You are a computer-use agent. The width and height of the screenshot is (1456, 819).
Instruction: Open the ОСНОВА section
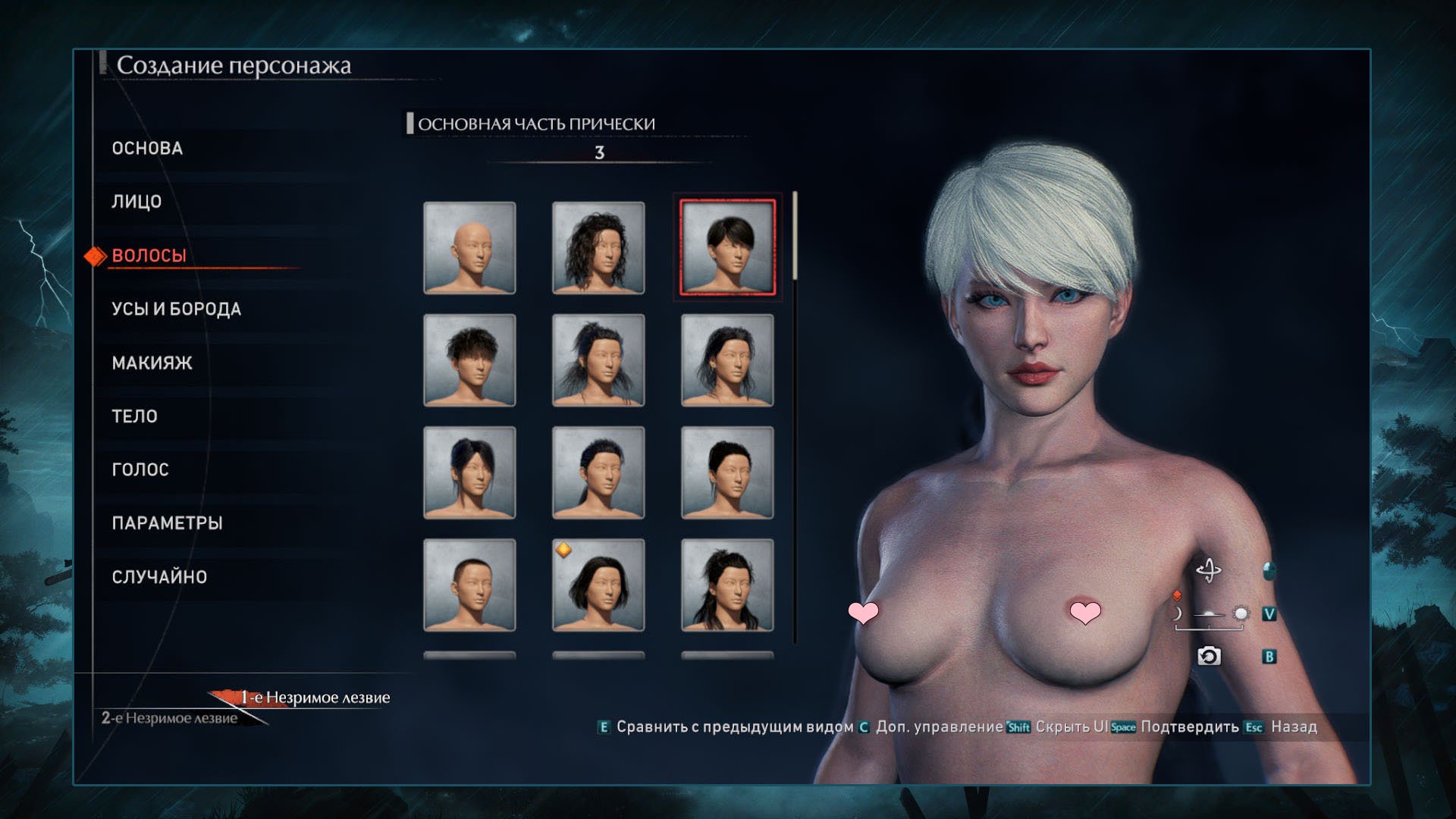tap(147, 148)
